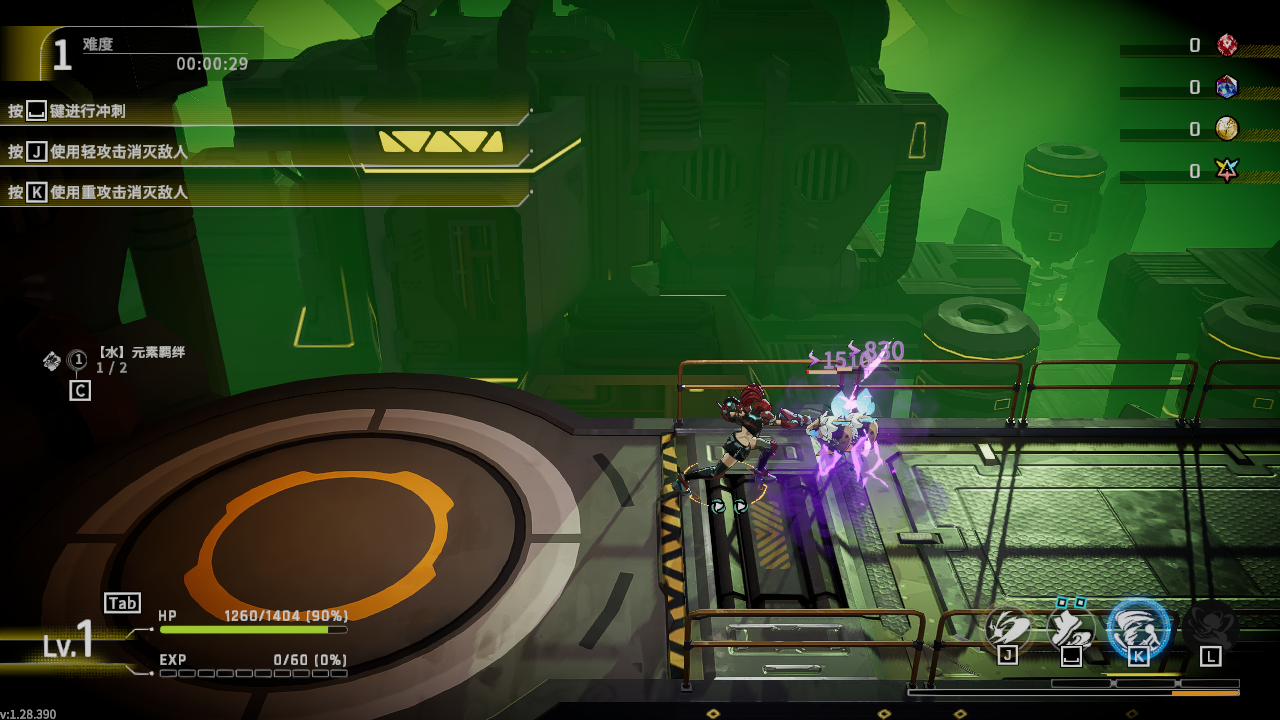The image size is (1280, 720).
Task: Select the multicolored star currency icon
Action: tap(1227, 171)
